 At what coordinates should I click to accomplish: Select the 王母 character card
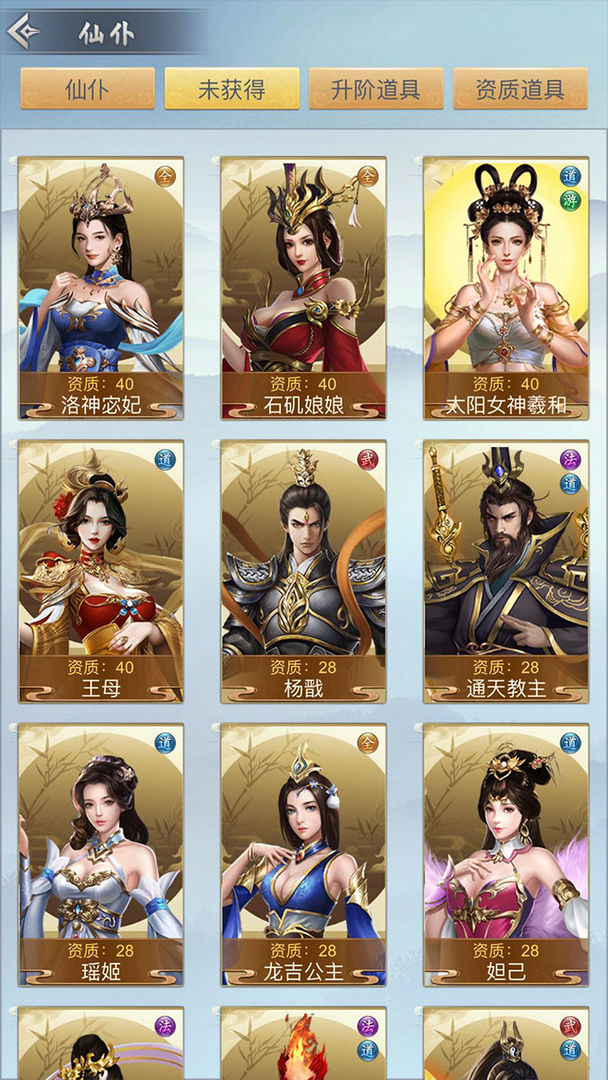[101, 571]
